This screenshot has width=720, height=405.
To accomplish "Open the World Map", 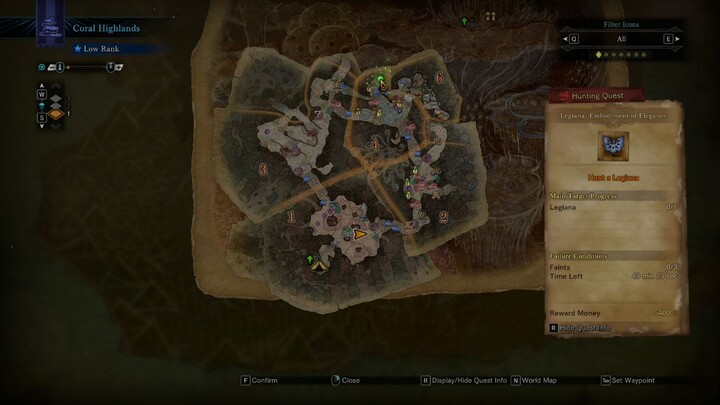I will (x=536, y=380).
